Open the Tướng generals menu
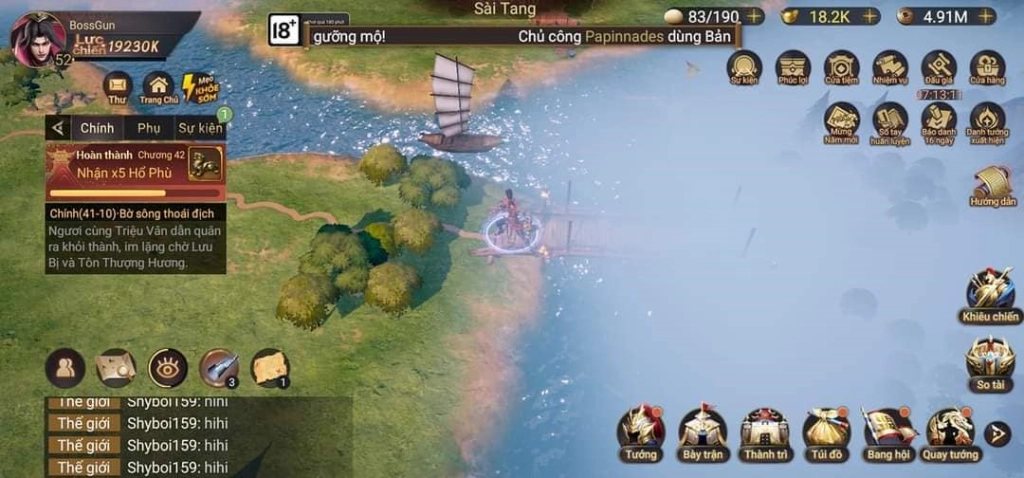Image resolution: width=1024 pixels, height=478 pixels. pyautogui.click(x=641, y=431)
